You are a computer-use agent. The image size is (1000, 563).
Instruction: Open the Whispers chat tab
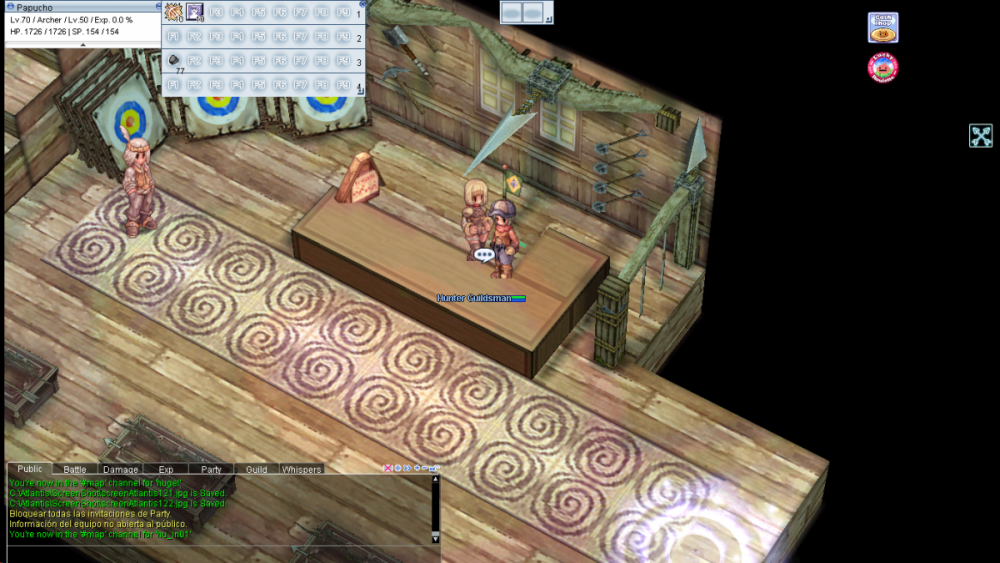301,469
